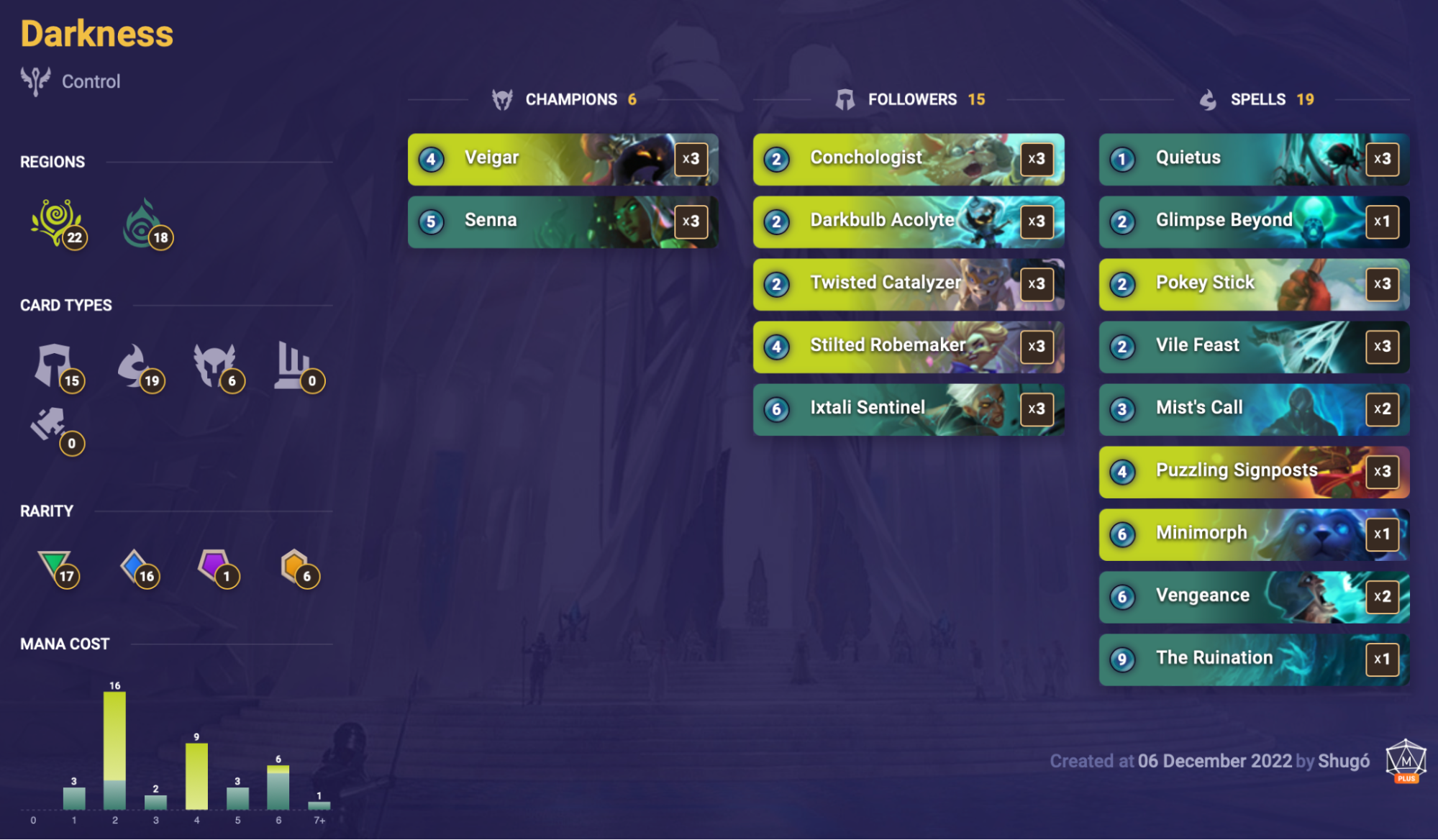
Task: Open the author name Shugó
Action: tap(1343, 761)
